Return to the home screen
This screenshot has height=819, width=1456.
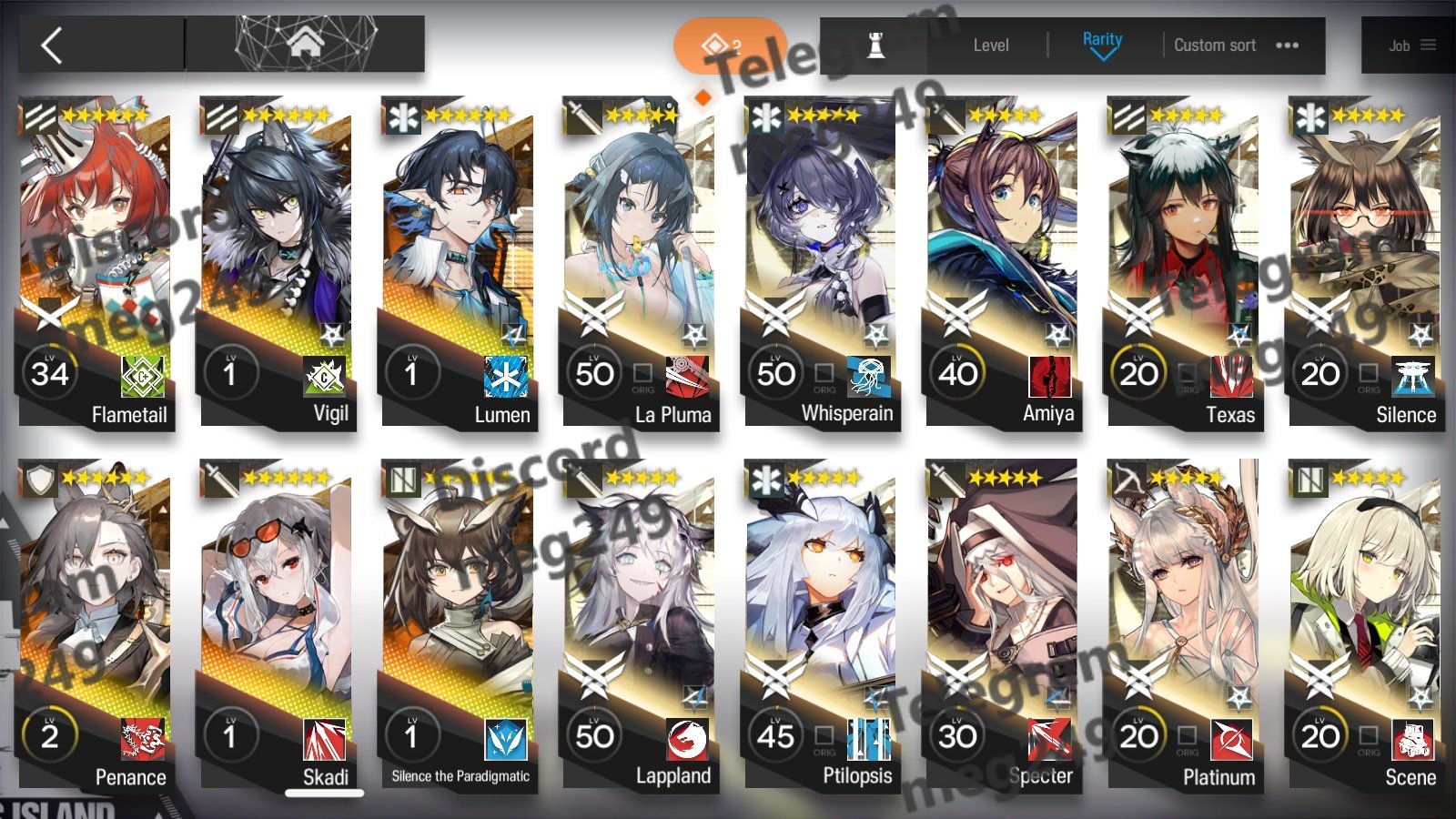pos(306,43)
